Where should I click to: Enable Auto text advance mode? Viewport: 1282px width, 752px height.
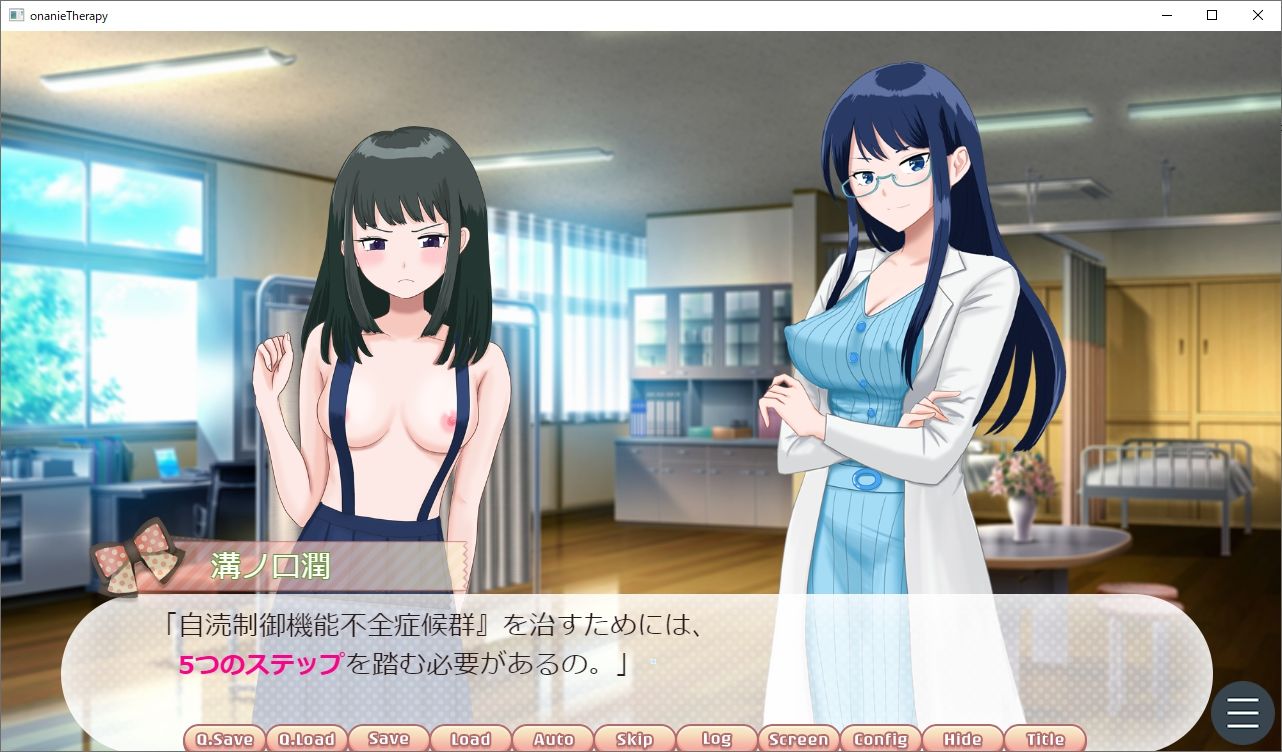(552, 738)
